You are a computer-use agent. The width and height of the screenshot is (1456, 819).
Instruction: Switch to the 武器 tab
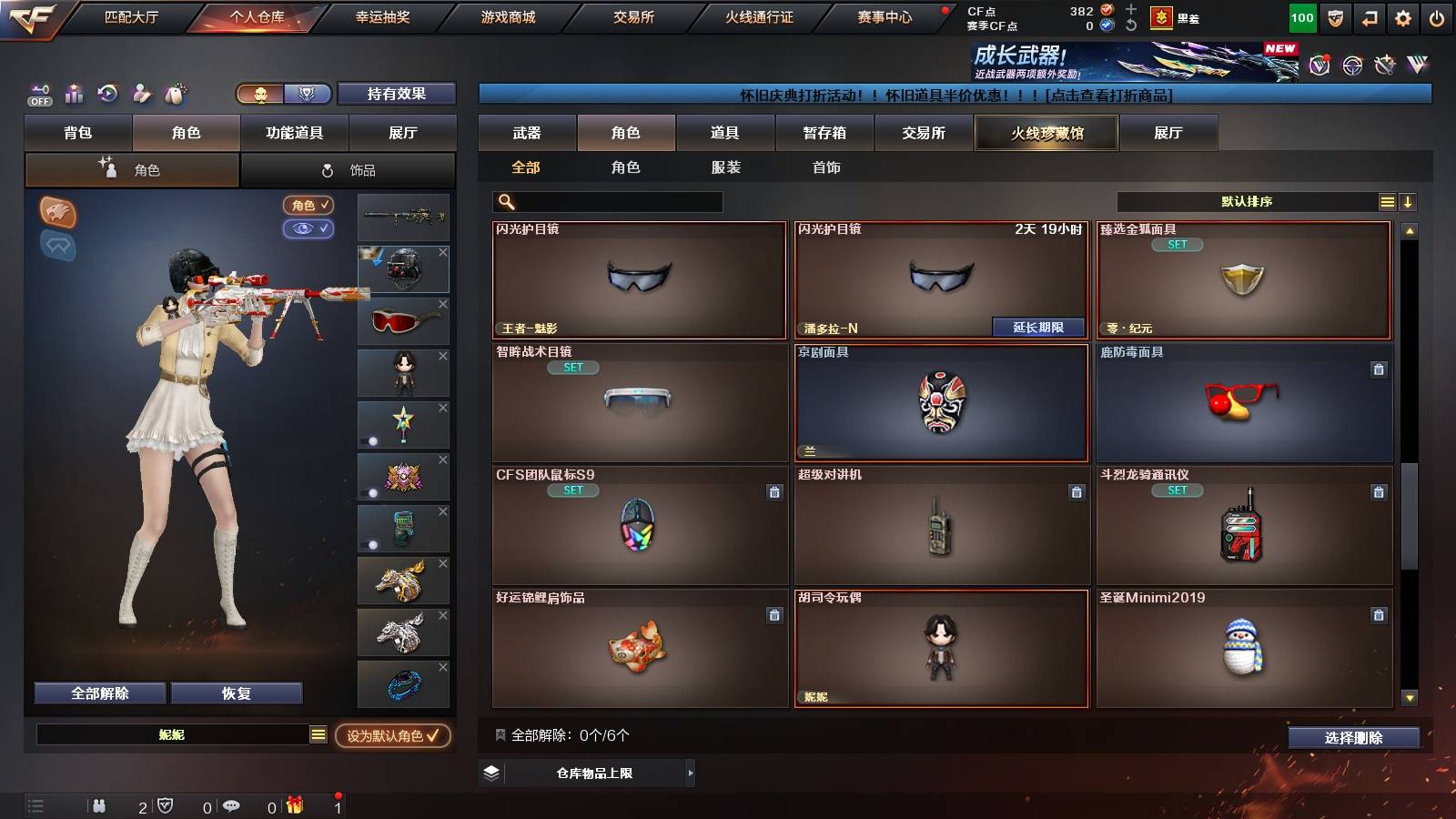click(x=528, y=133)
